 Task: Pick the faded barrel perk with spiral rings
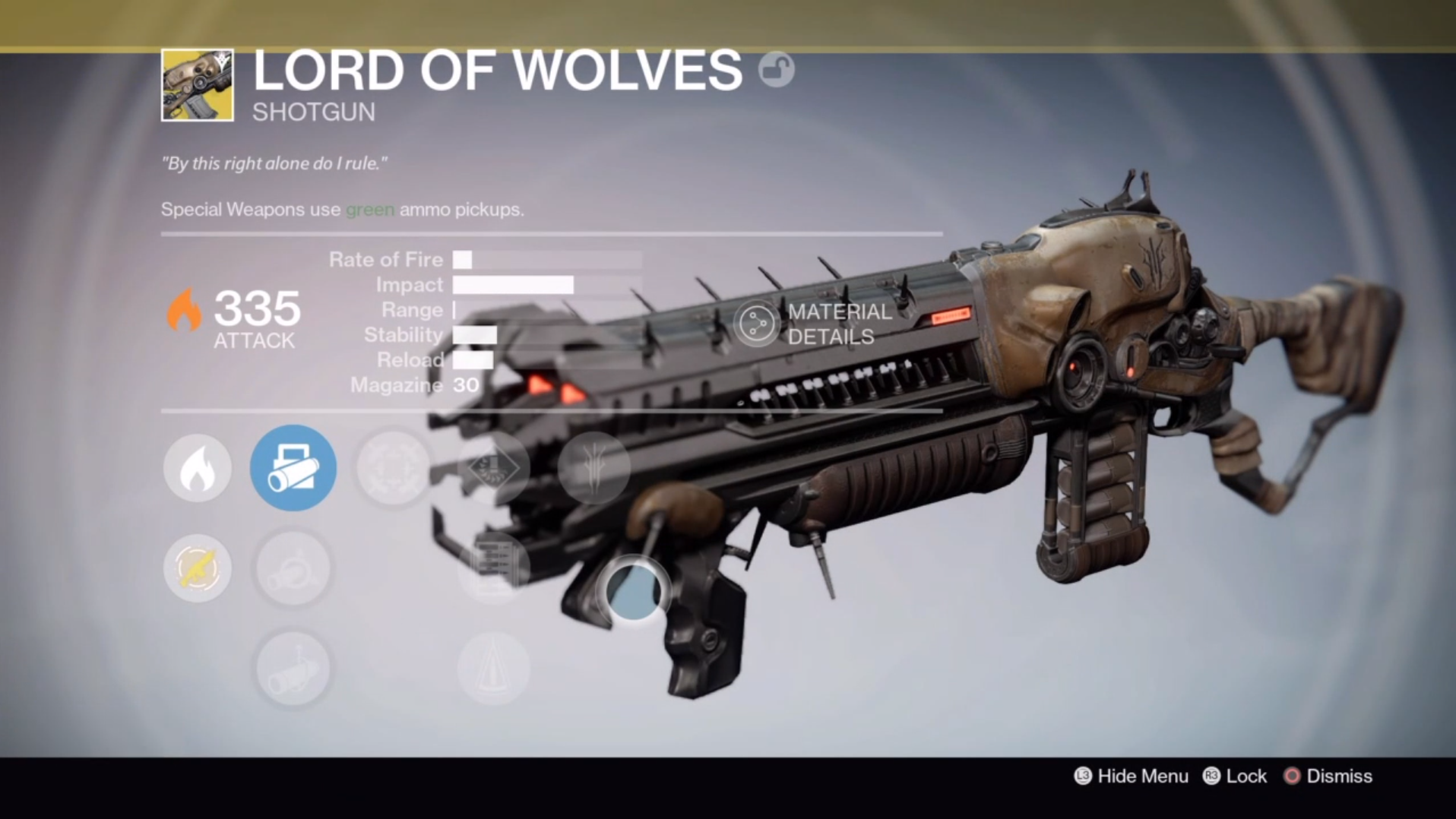[293, 568]
